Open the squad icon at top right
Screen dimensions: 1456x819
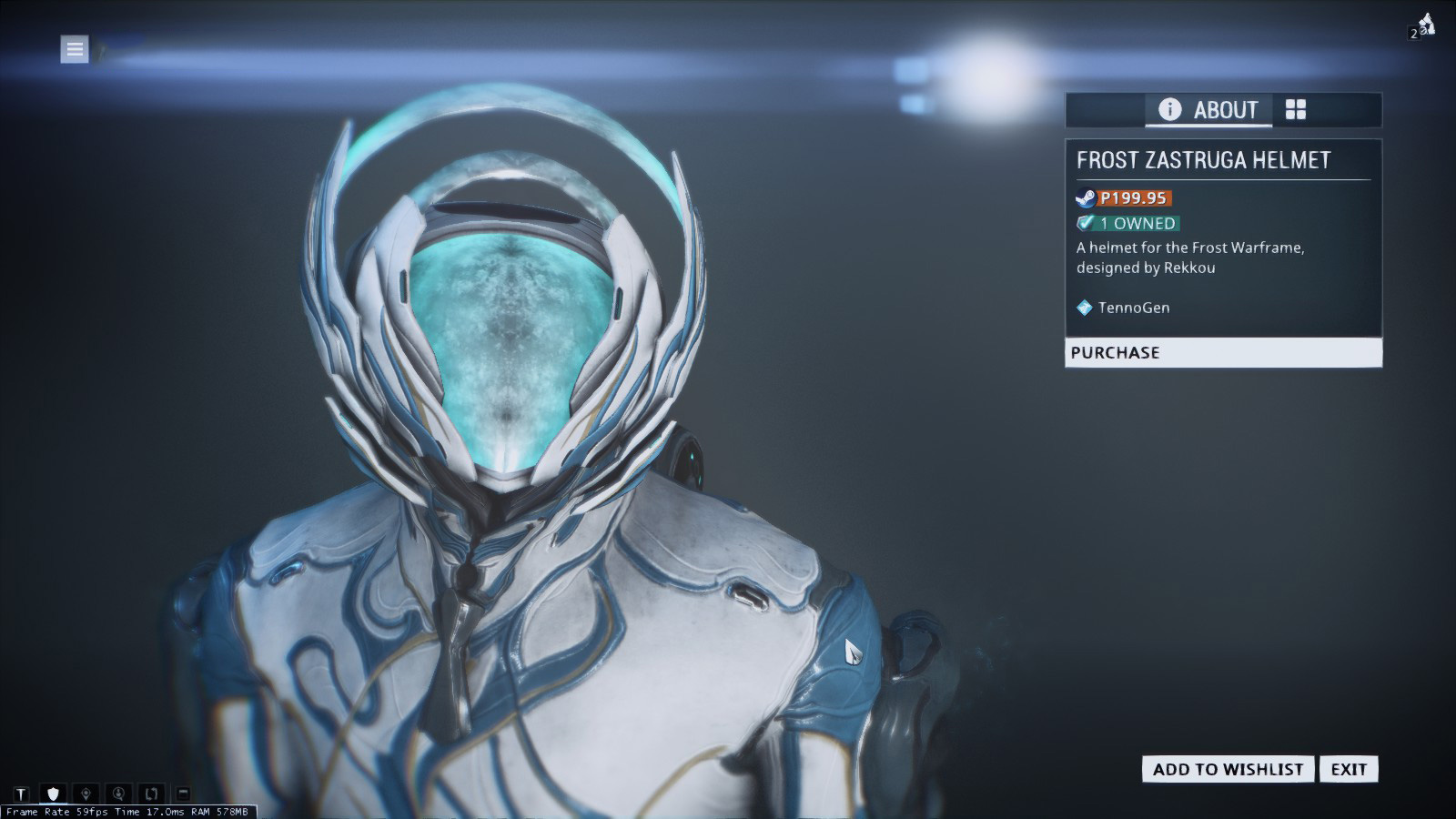[x=1422, y=27]
